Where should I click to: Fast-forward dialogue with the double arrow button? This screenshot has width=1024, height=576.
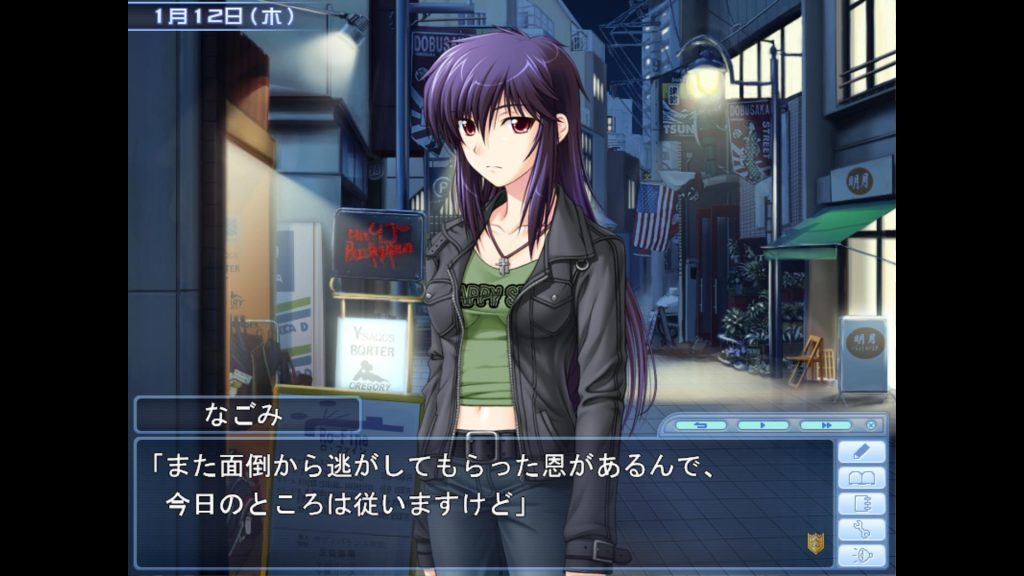pyautogui.click(x=825, y=425)
